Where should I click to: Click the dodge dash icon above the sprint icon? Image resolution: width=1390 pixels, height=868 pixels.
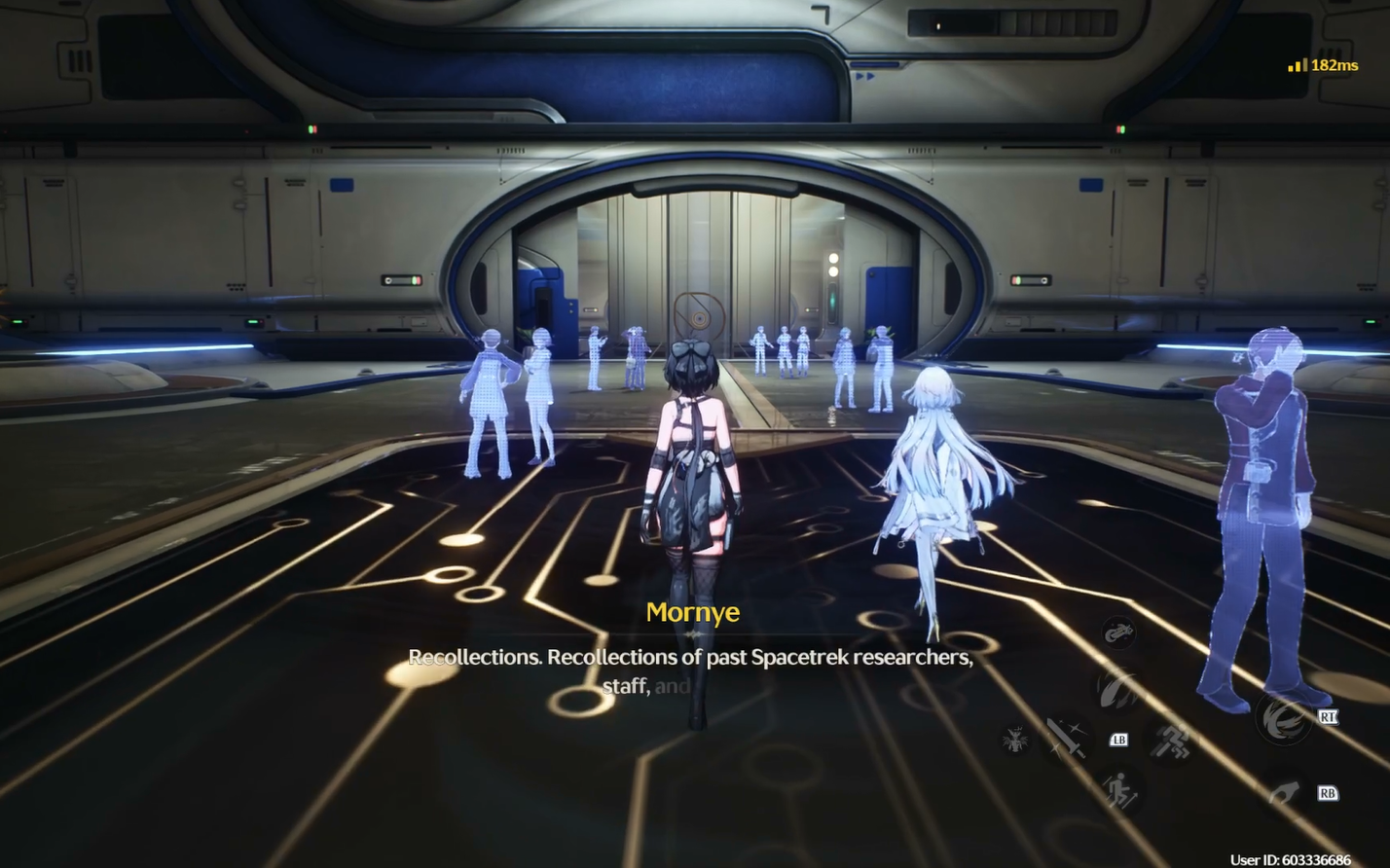coord(1169,741)
